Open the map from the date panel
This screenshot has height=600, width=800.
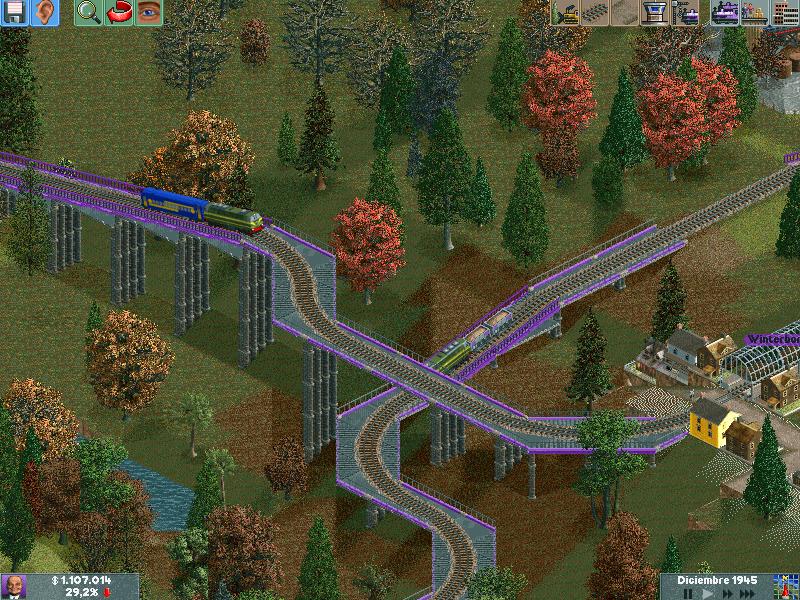tap(784, 587)
